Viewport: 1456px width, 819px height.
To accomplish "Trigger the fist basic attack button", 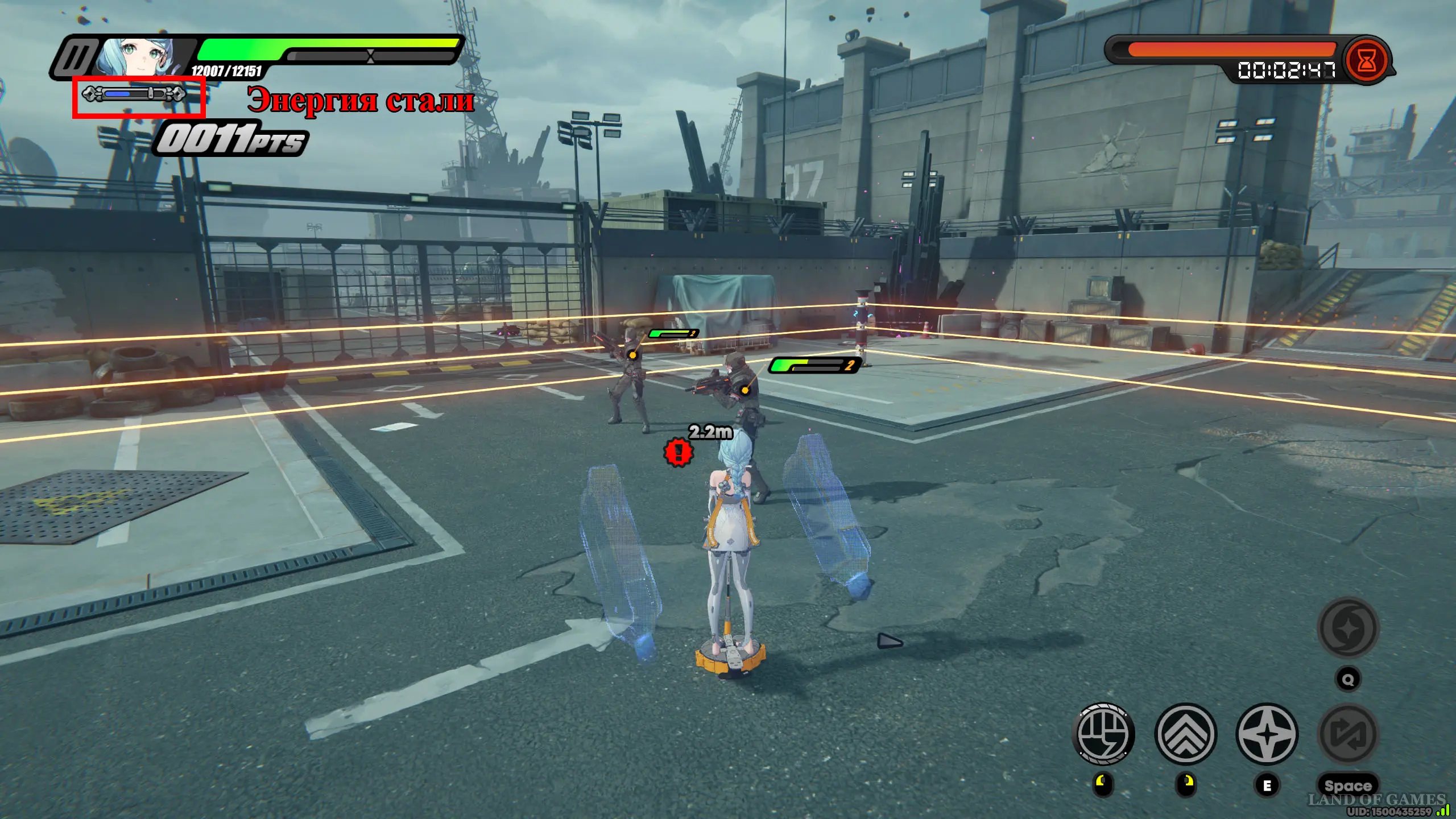I will coord(1103,734).
